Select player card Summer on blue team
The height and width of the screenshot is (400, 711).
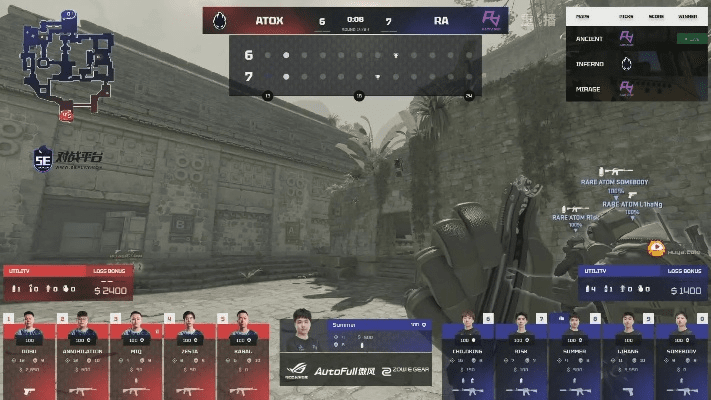tap(574, 355)
